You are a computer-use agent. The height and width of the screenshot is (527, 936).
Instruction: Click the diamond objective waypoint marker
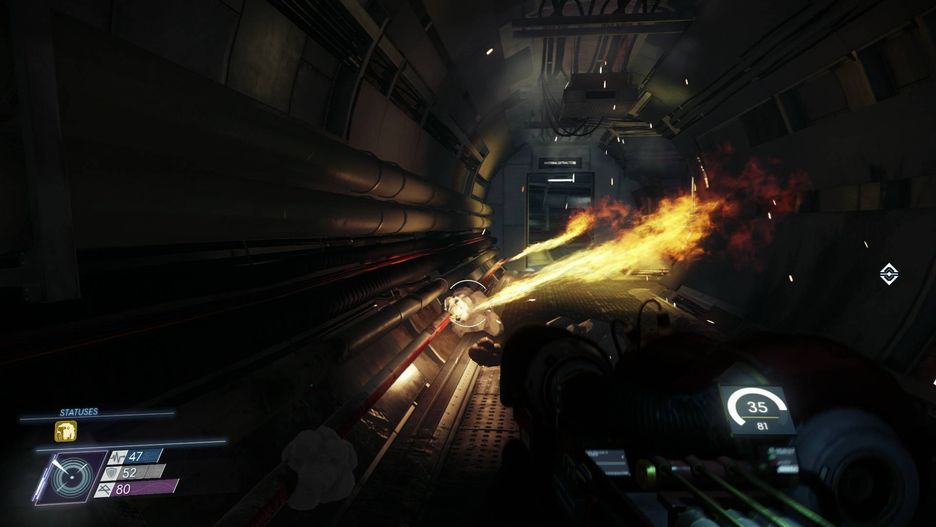click(x=888, y=274)
